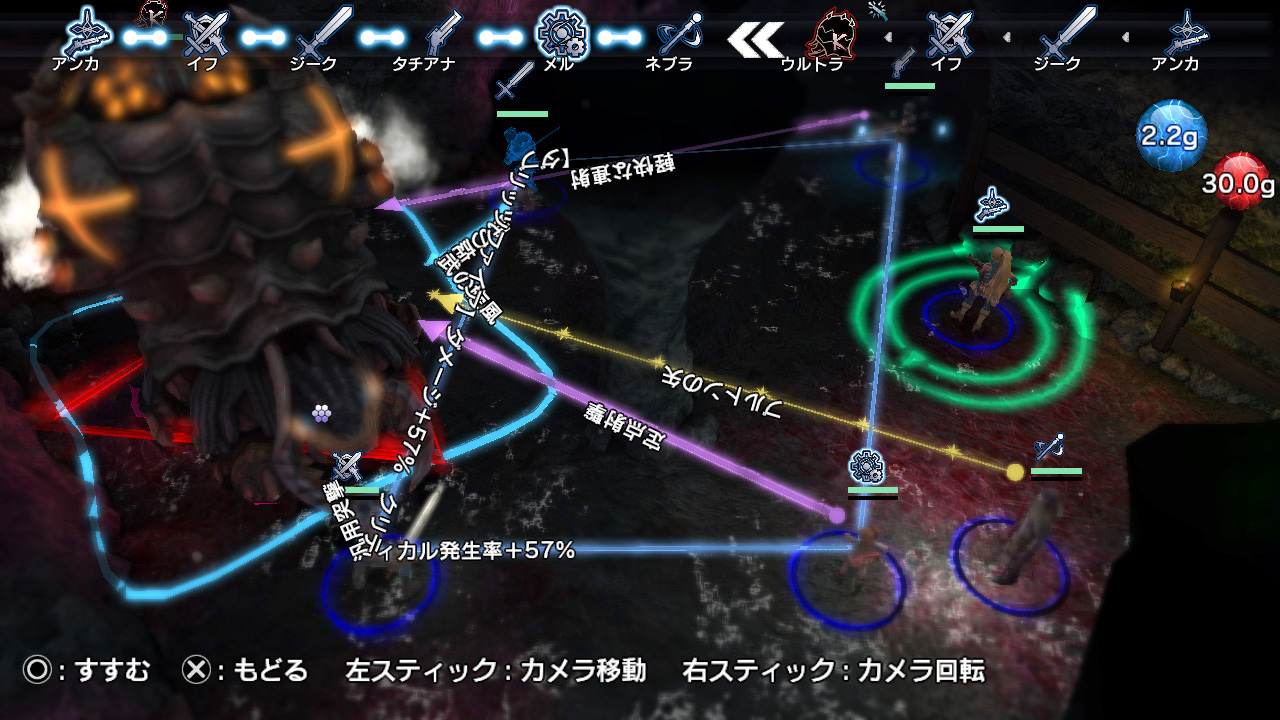
Task: Click the double-arrow turn order separator
Action: pos(755,38)
